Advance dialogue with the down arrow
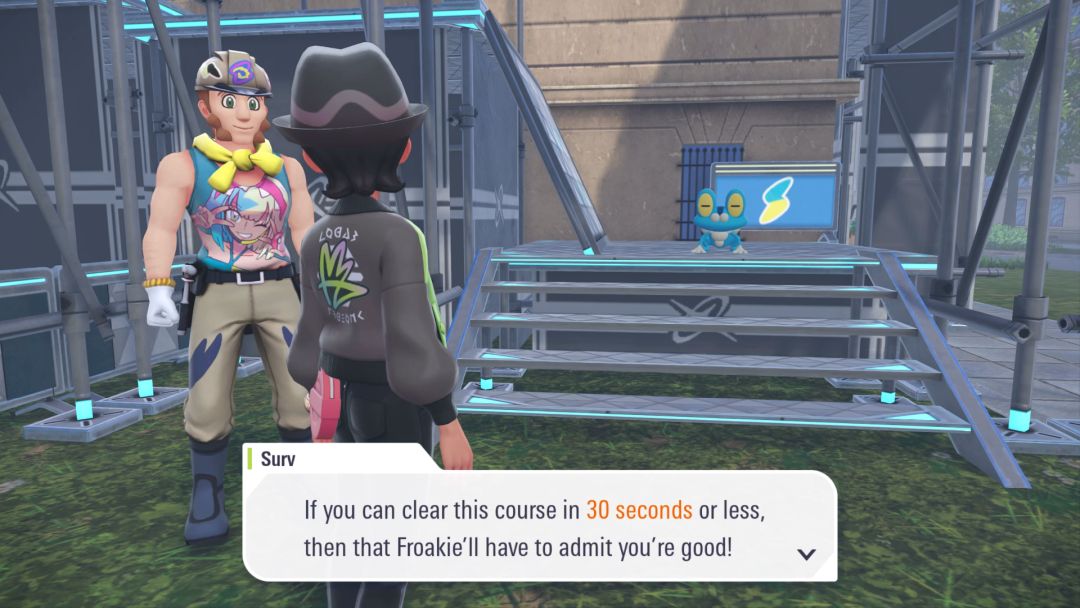The image size is (1080, 608). point(806,554)
